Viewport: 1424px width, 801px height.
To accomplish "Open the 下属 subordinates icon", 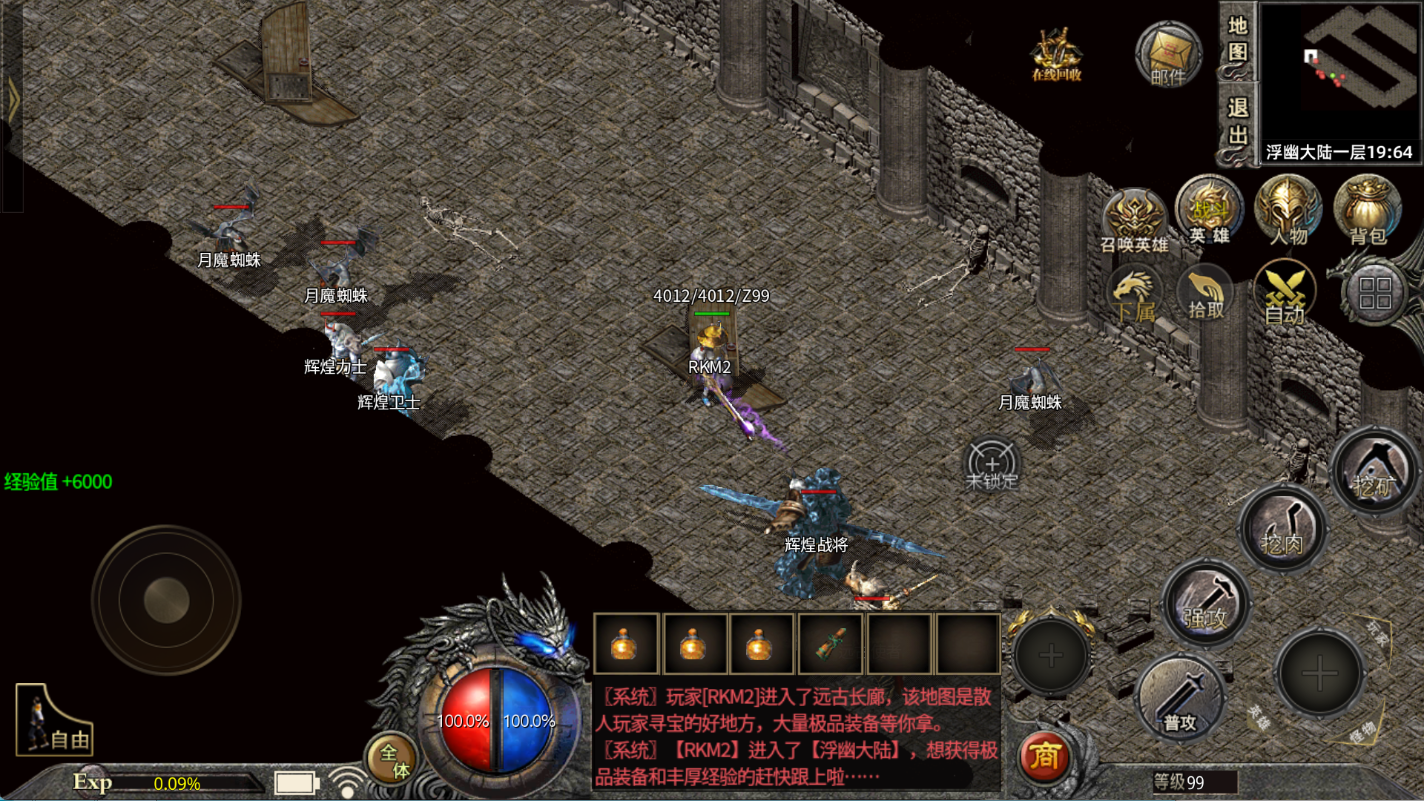I will pyautogui.click(x=1135, y=293).
